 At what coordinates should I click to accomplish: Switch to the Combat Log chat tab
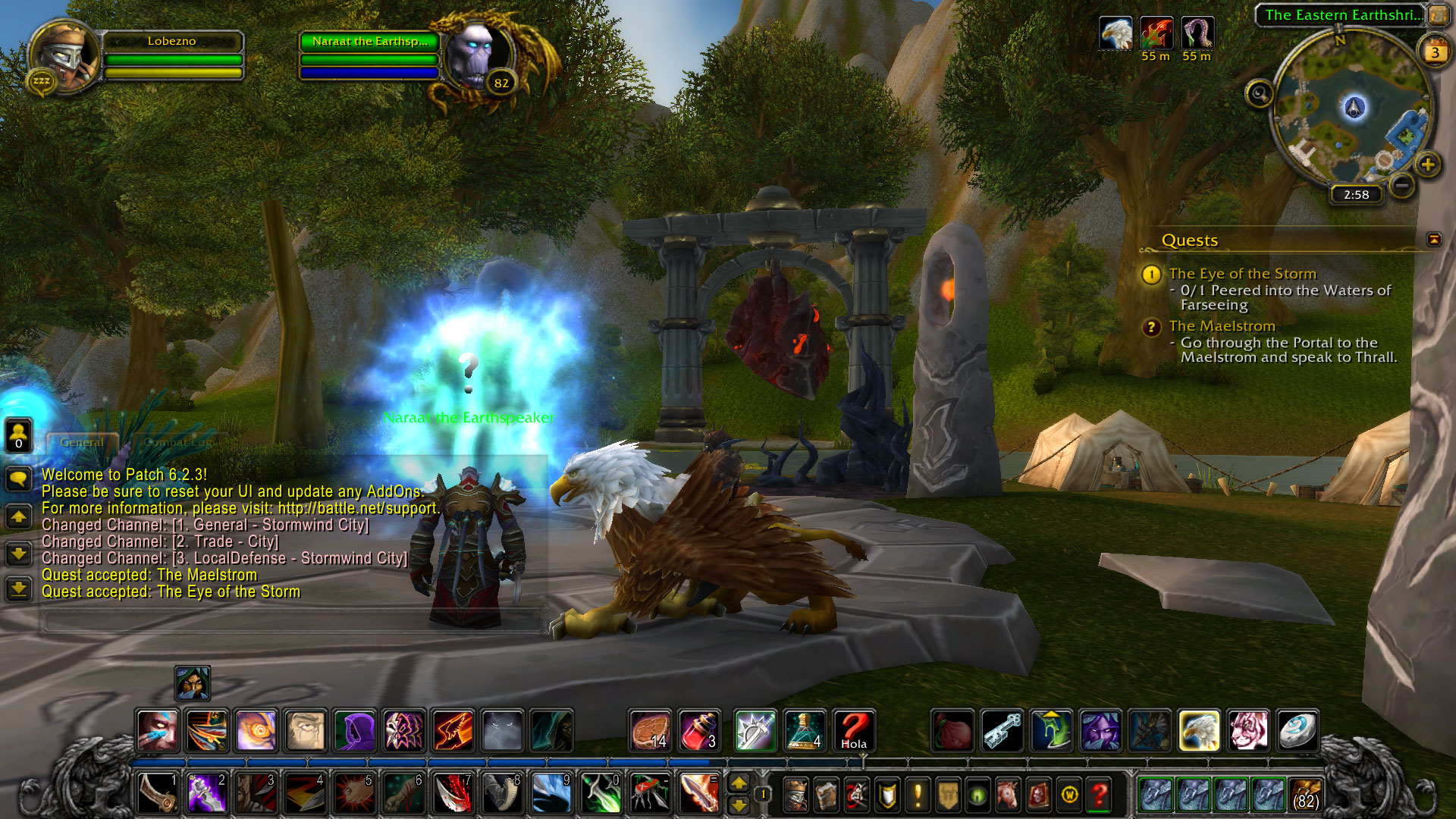pos(177,442)
